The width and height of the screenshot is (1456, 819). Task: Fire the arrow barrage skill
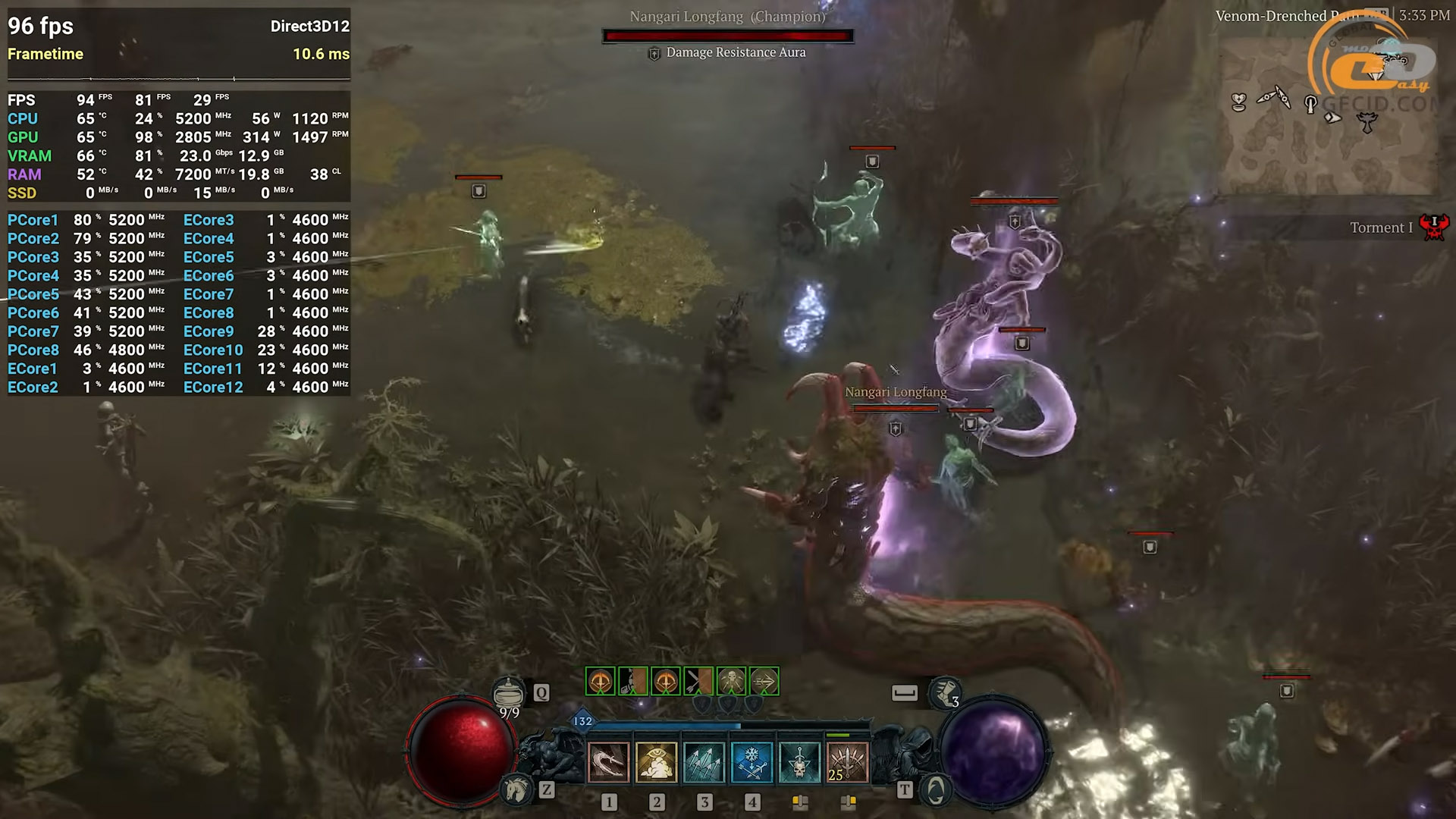704,762
